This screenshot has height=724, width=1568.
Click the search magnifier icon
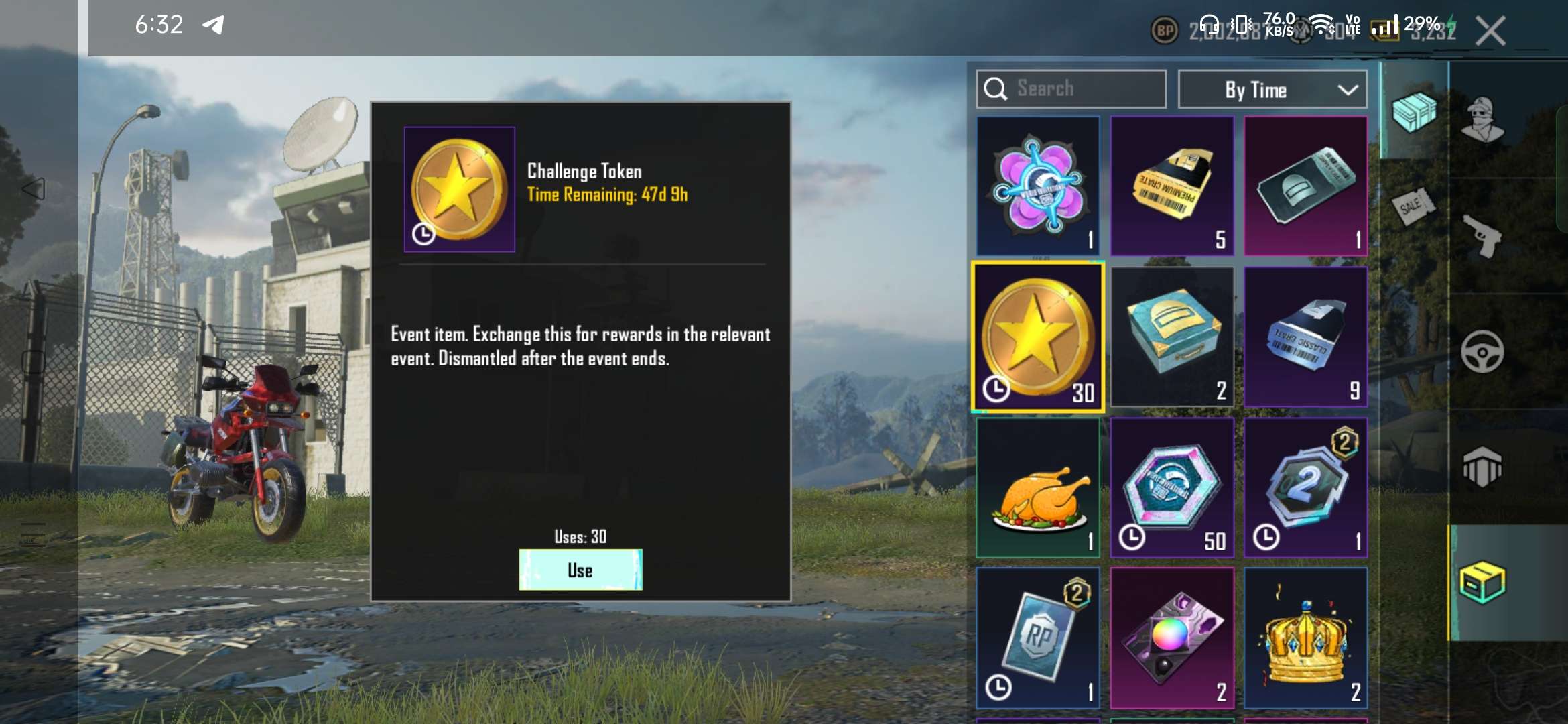point(996,88)
